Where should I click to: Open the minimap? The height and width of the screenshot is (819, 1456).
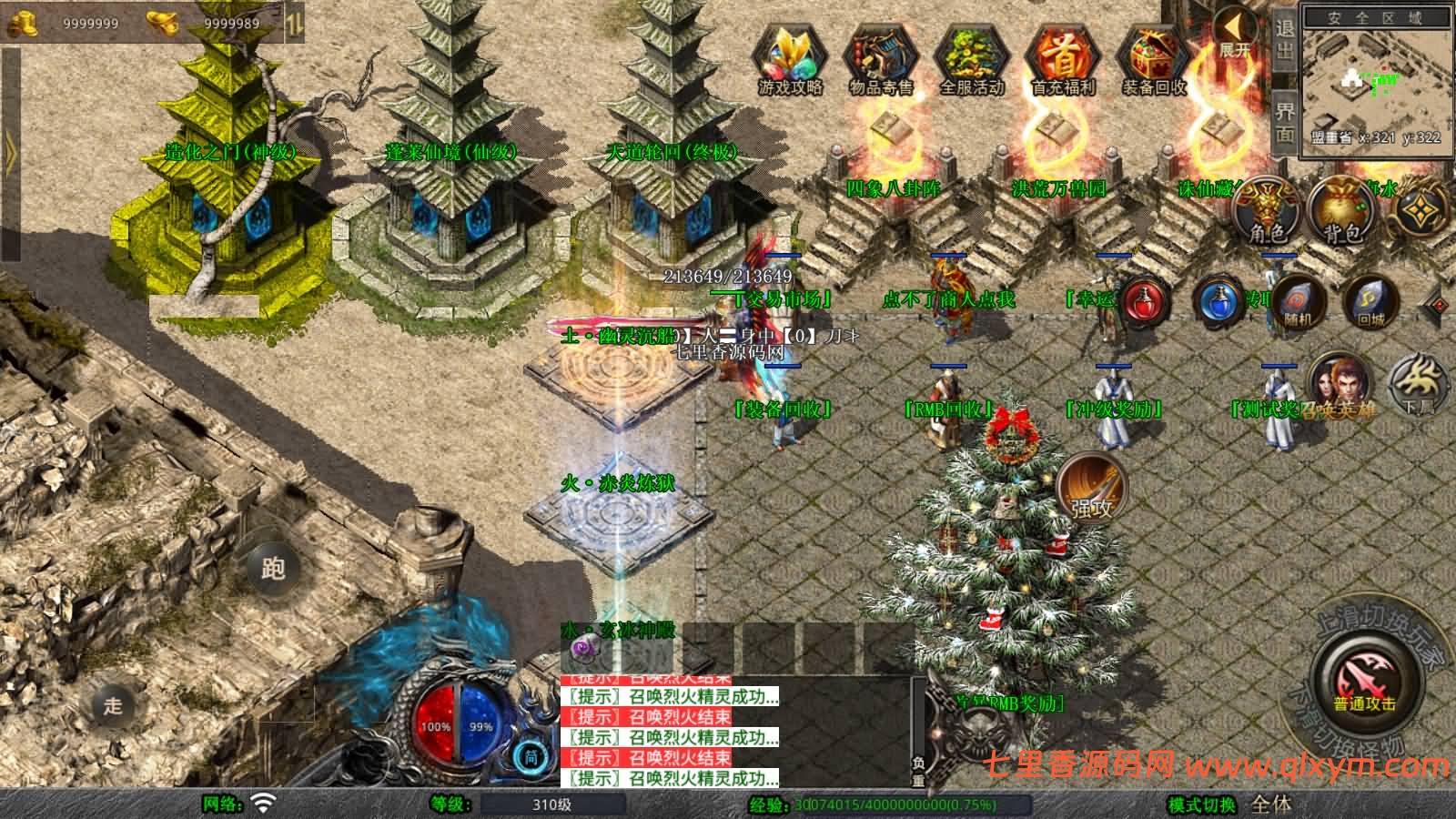(1375, 80)
